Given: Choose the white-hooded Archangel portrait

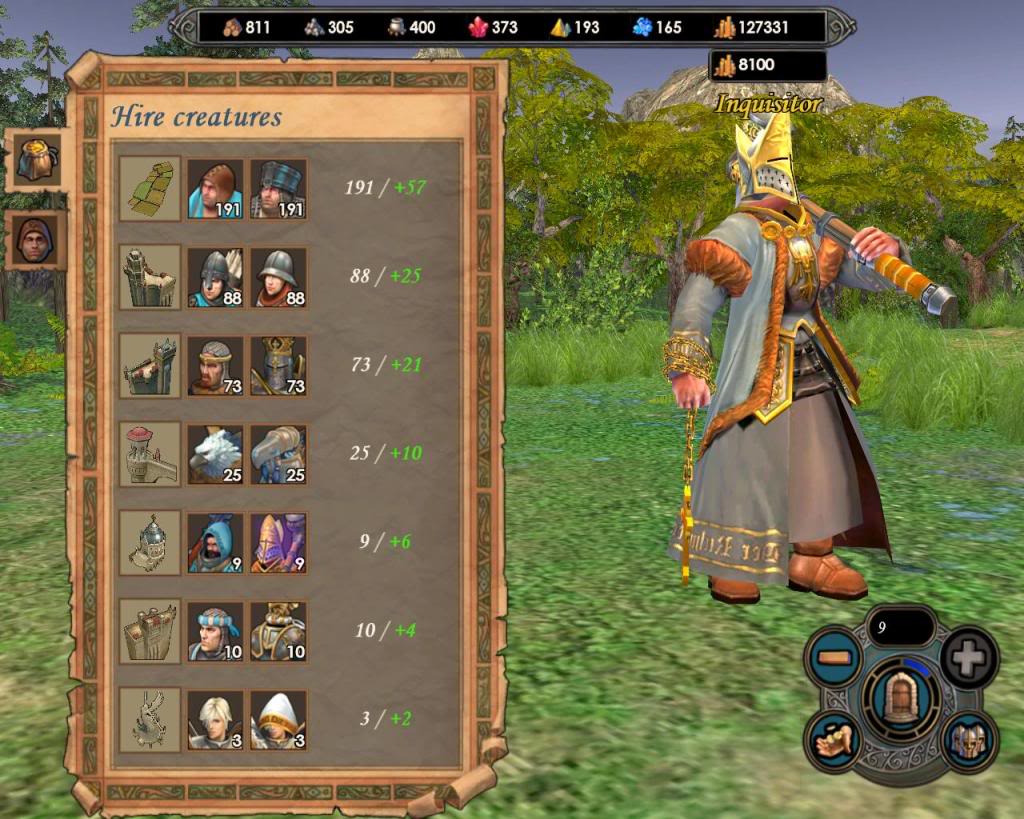Looking at the screenshot, I should click(x=278, y=719).
